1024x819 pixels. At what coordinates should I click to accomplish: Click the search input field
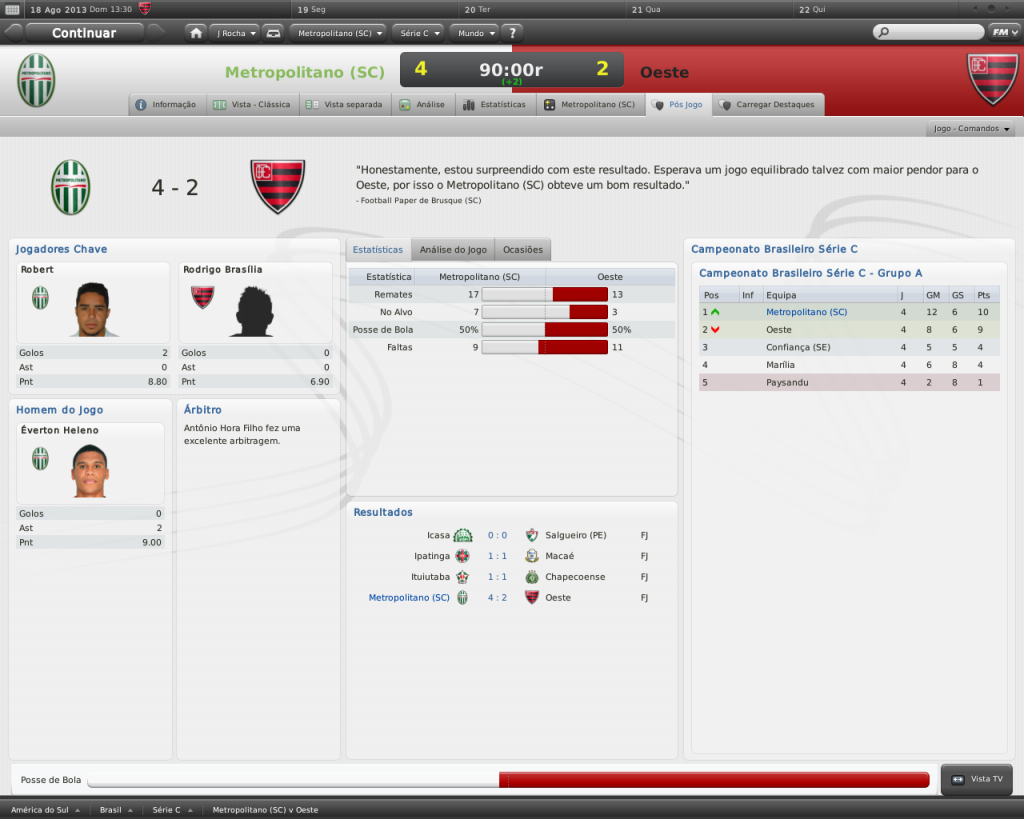(934, 32)
